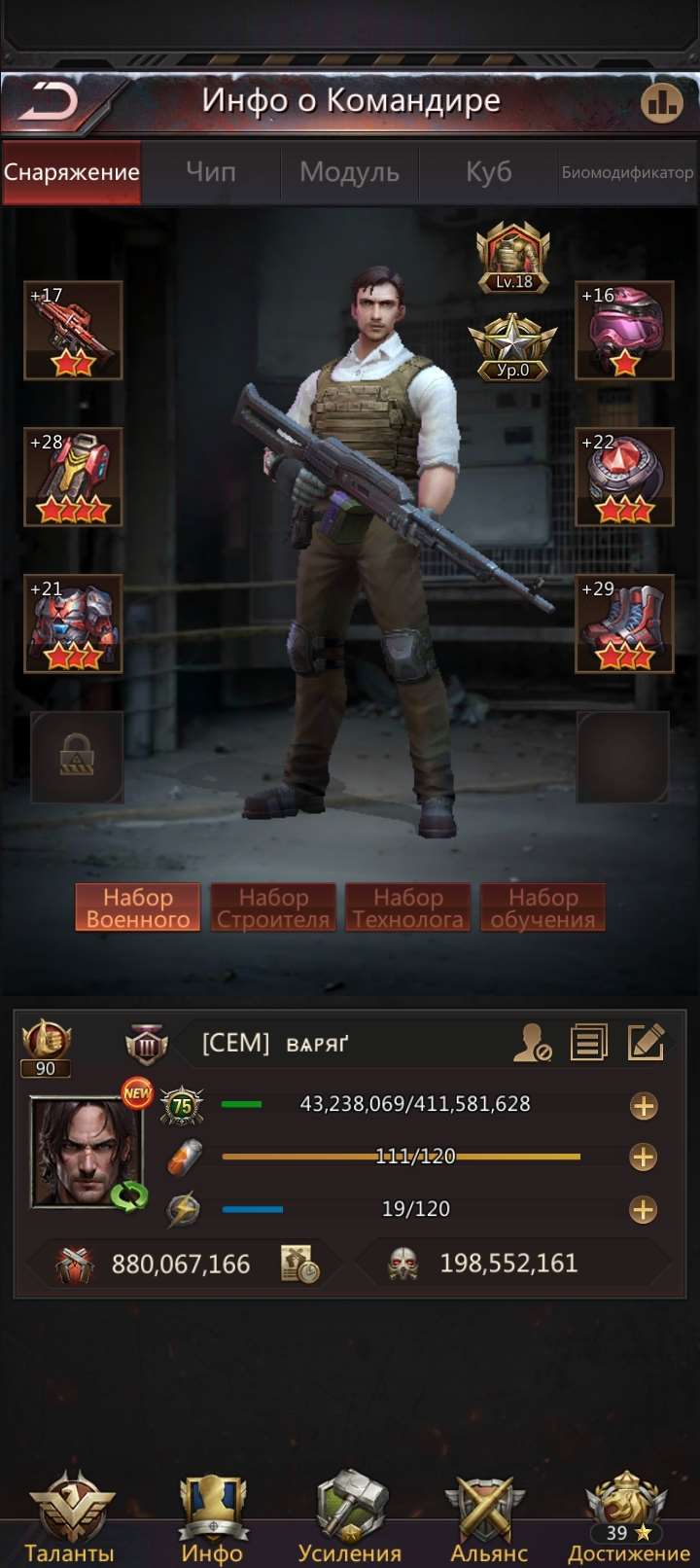The width and height of the screenshot is (700, 1568).
Task: Activate the Набор Технолога preset
Action: click(408, 908)
